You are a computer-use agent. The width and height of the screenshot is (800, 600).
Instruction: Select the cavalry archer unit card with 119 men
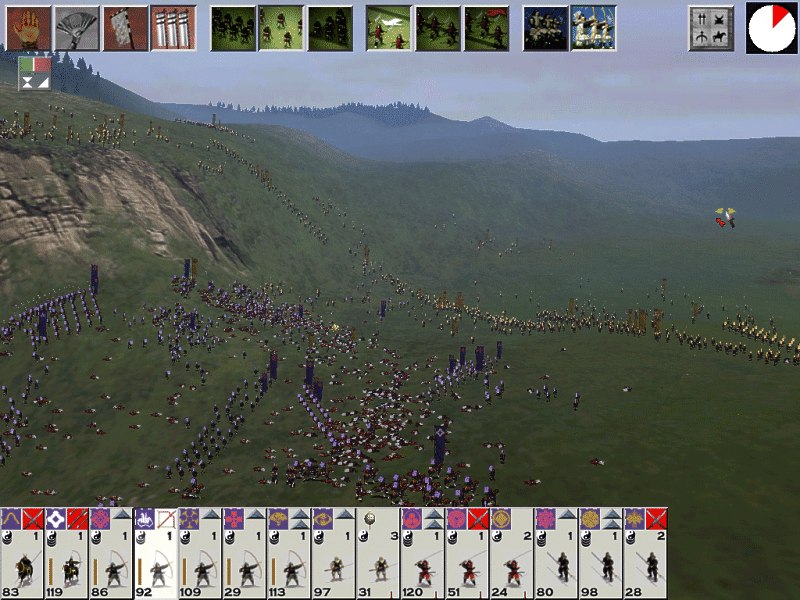66,553
